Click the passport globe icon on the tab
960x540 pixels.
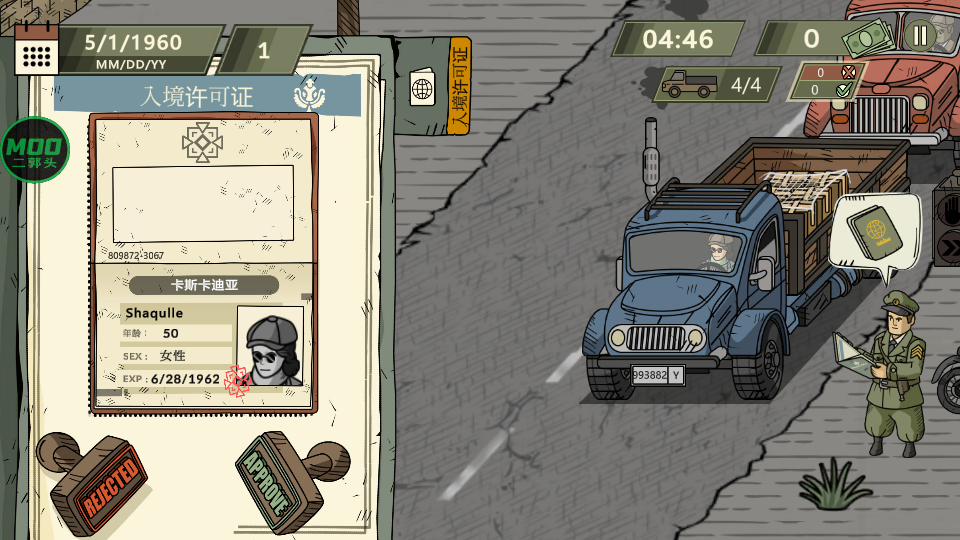coord(422,88)
